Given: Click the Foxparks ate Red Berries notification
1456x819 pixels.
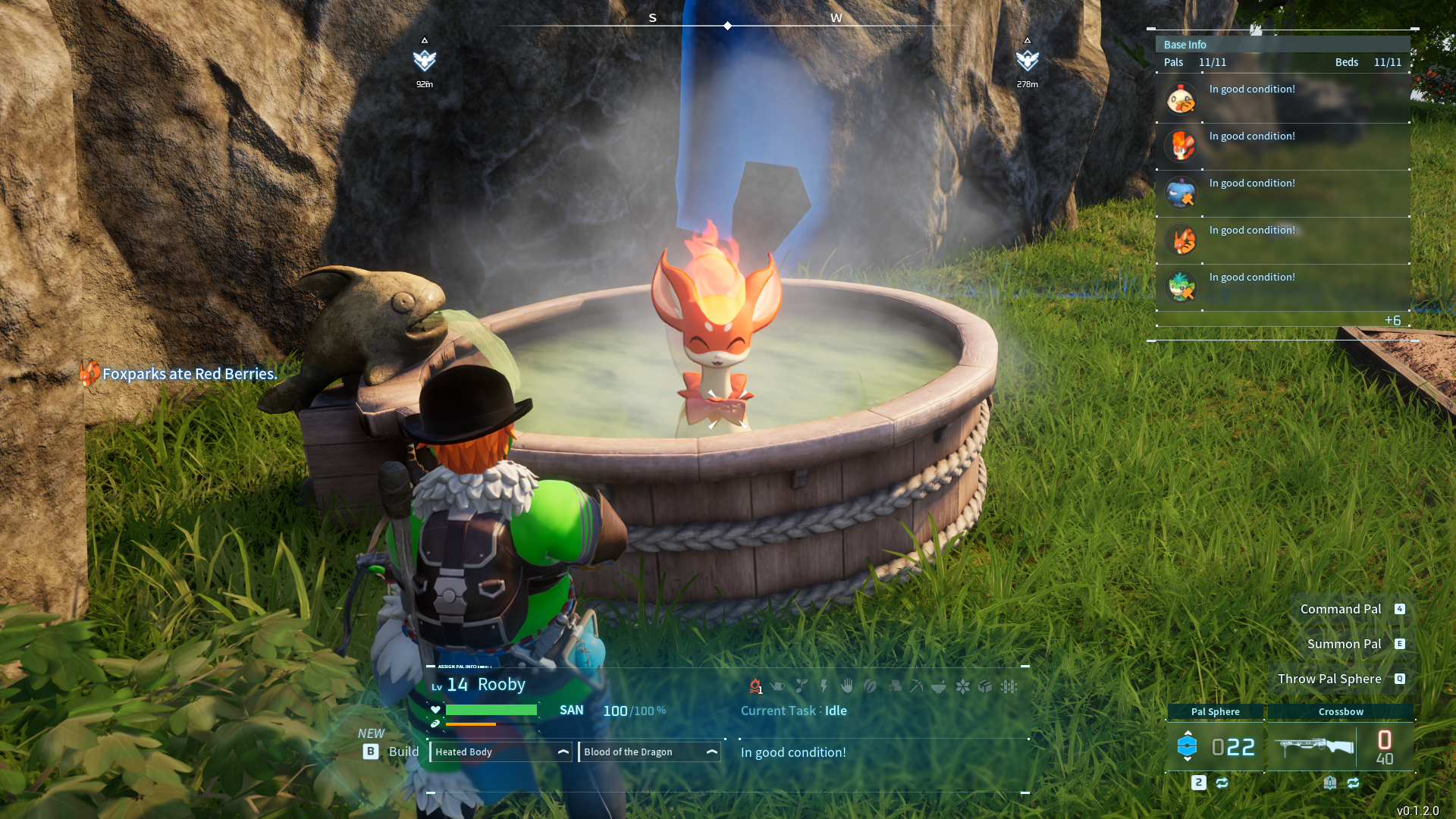Looking at the screenshot, I should (189, 374).
